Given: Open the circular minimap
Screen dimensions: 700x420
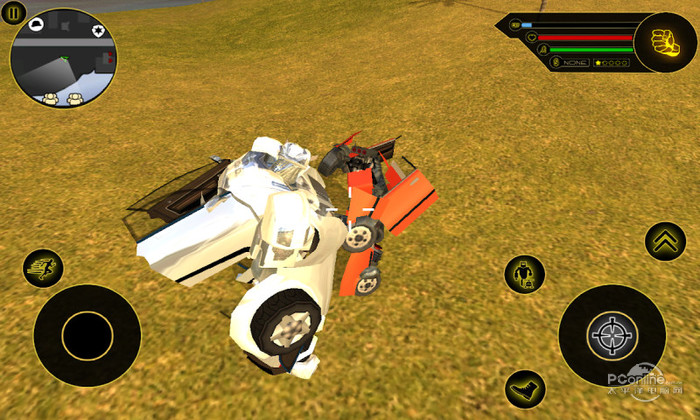Looking at the screenshot, I should pyautogui.click(x=63, y=58).
